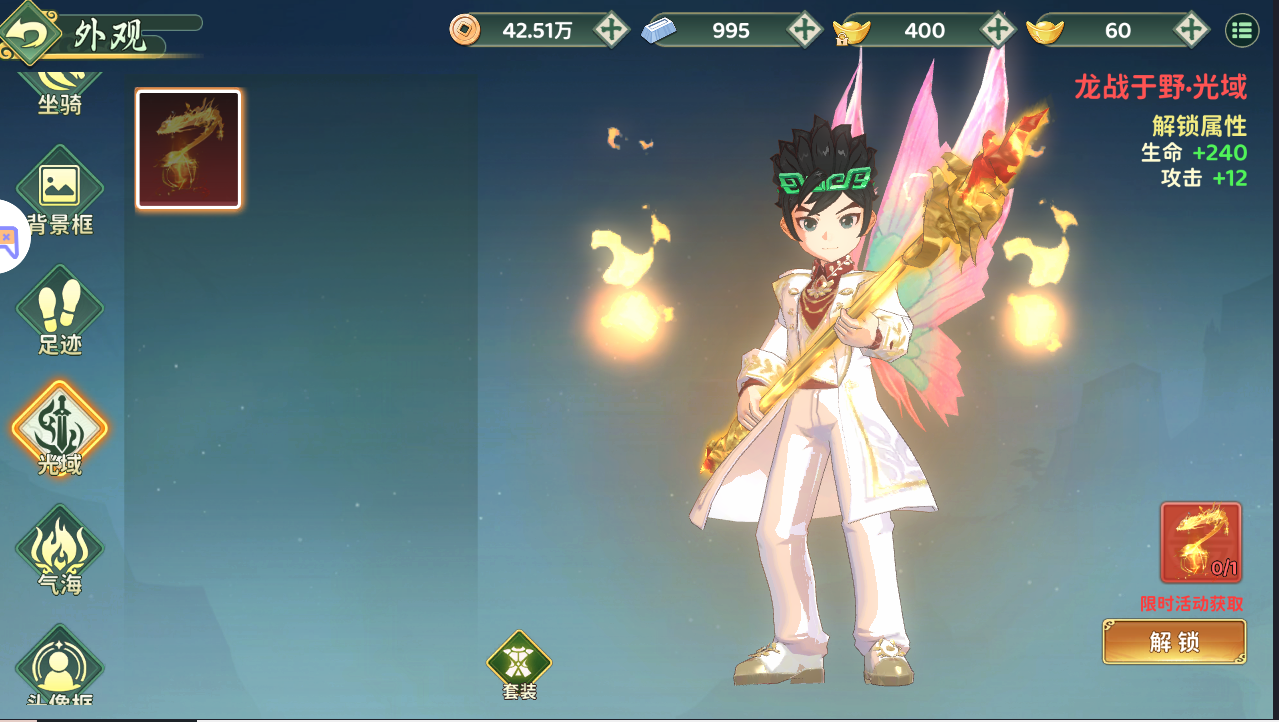Add gold ingots (60) plus button

click(1190, 30)
